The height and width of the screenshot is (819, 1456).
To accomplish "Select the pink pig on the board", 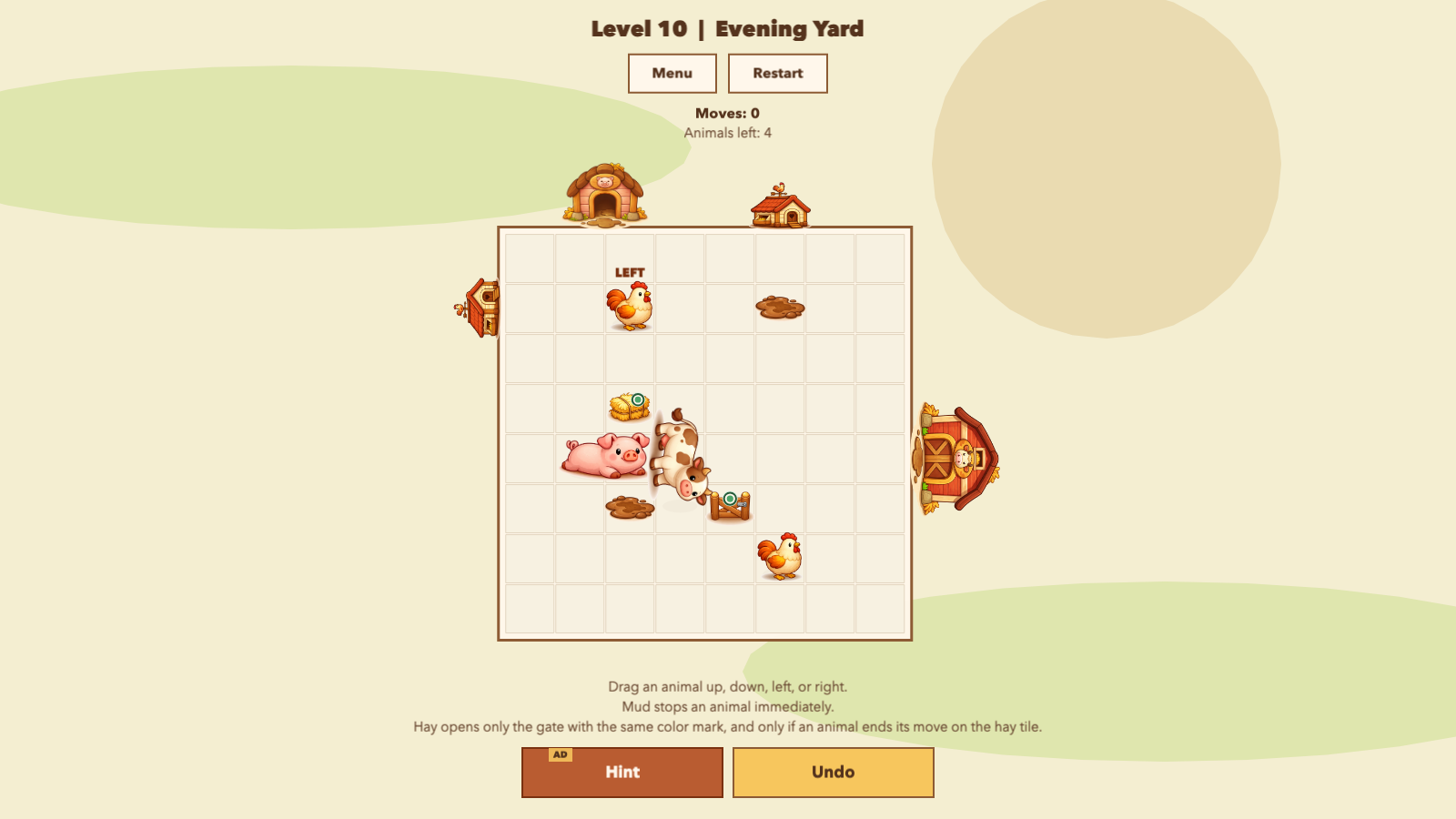I will tap(605, 457).
